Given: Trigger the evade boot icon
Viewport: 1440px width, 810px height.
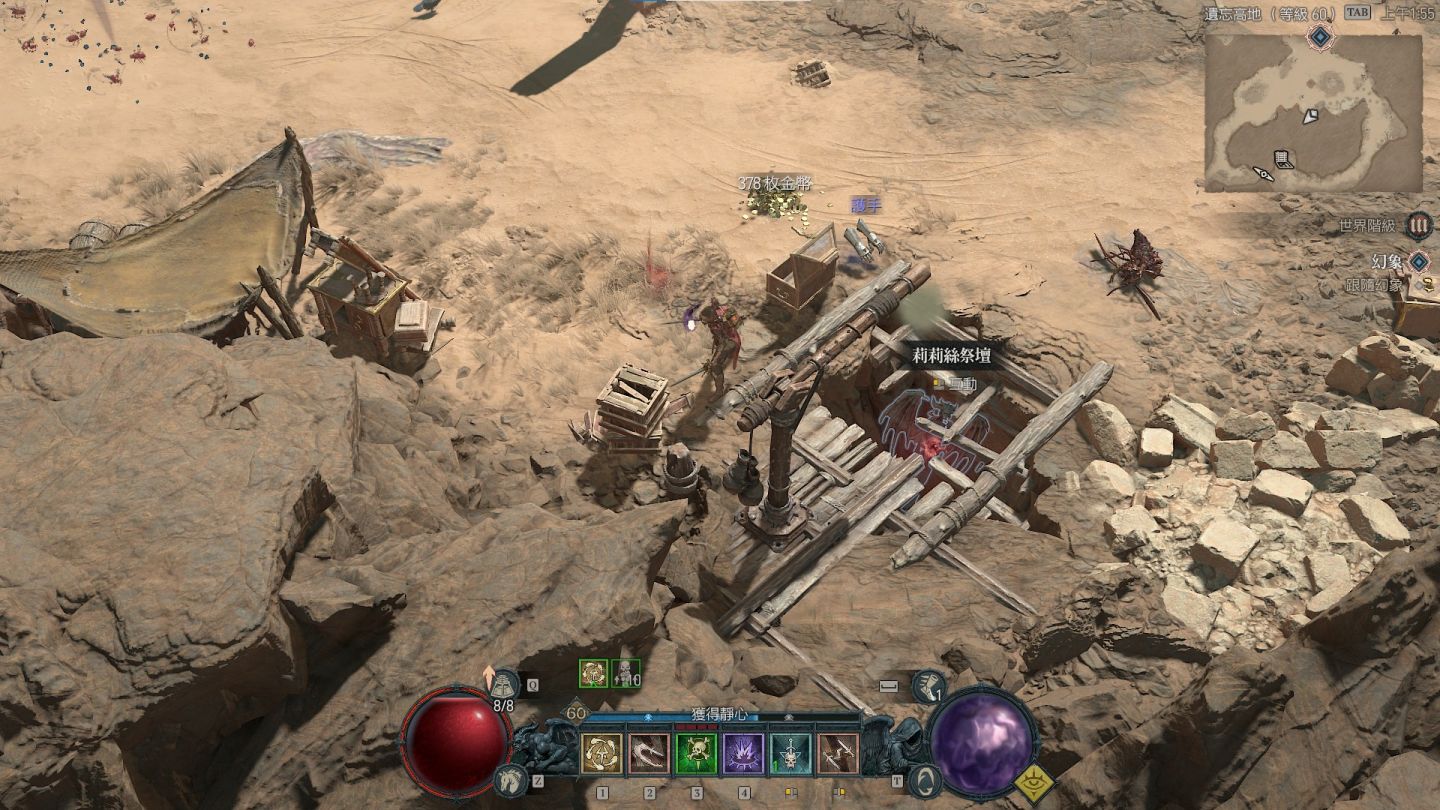Looking at the screenshot, I should click(927, 686).
